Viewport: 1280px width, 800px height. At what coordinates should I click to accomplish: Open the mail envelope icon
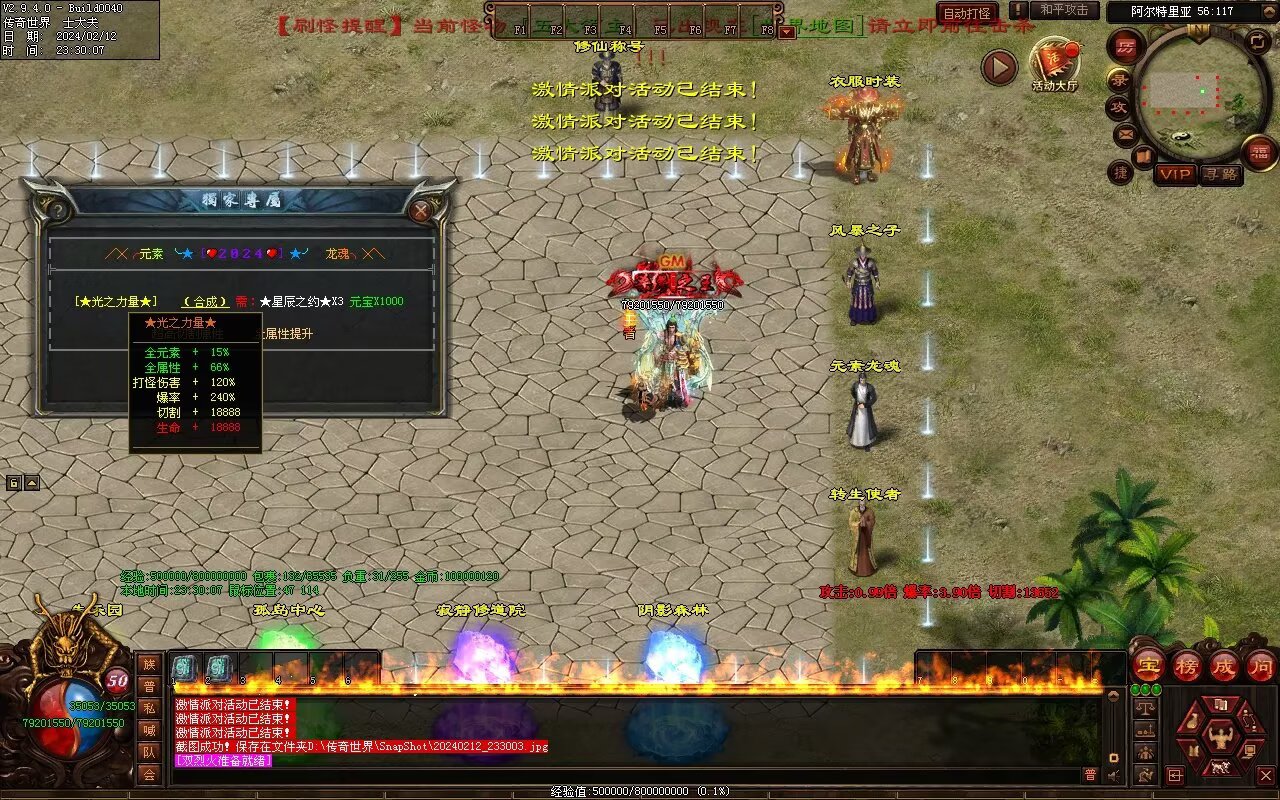(x=1126, y=133)
